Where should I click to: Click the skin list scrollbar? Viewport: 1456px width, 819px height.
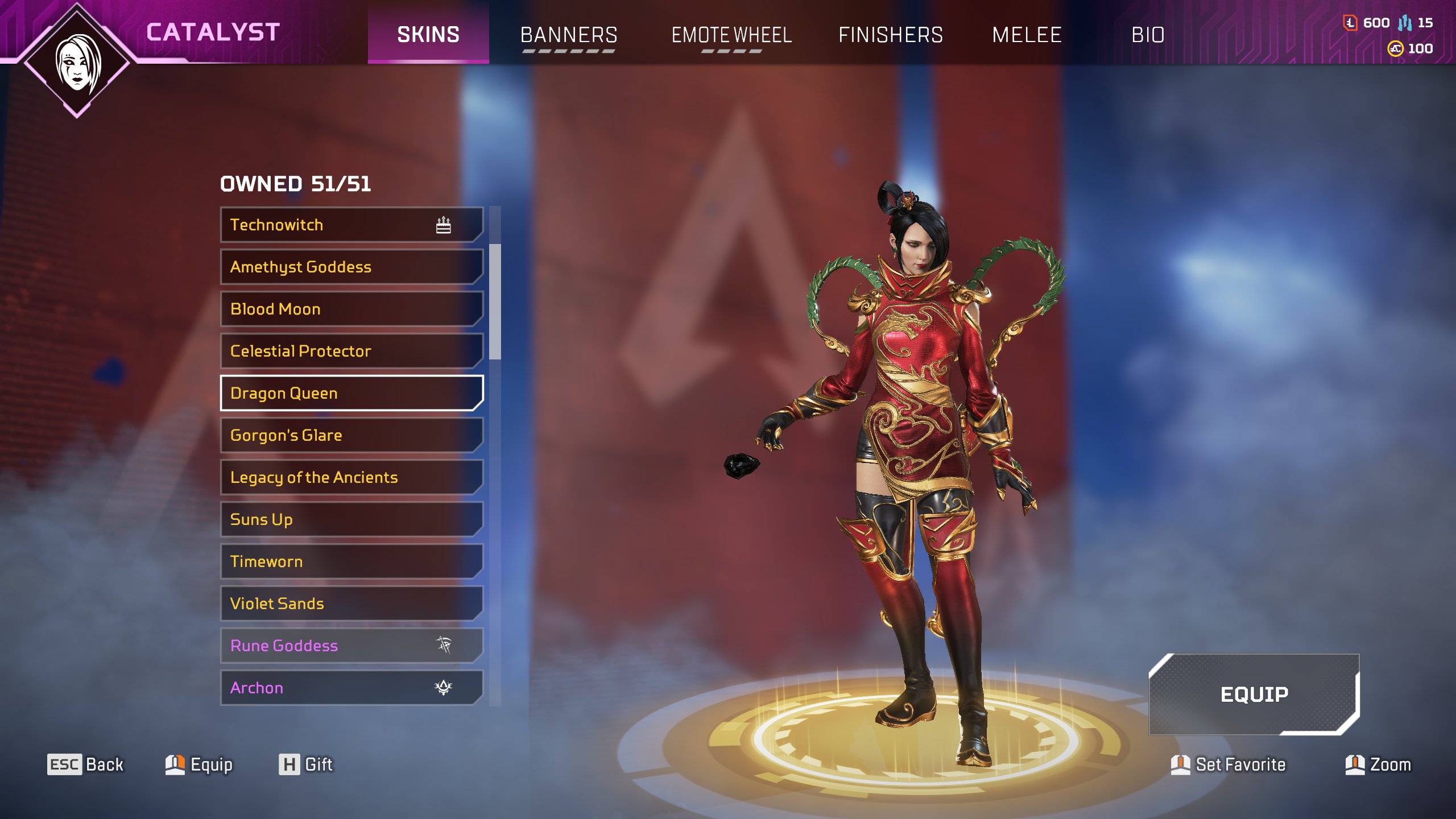(x=495, y=301)
